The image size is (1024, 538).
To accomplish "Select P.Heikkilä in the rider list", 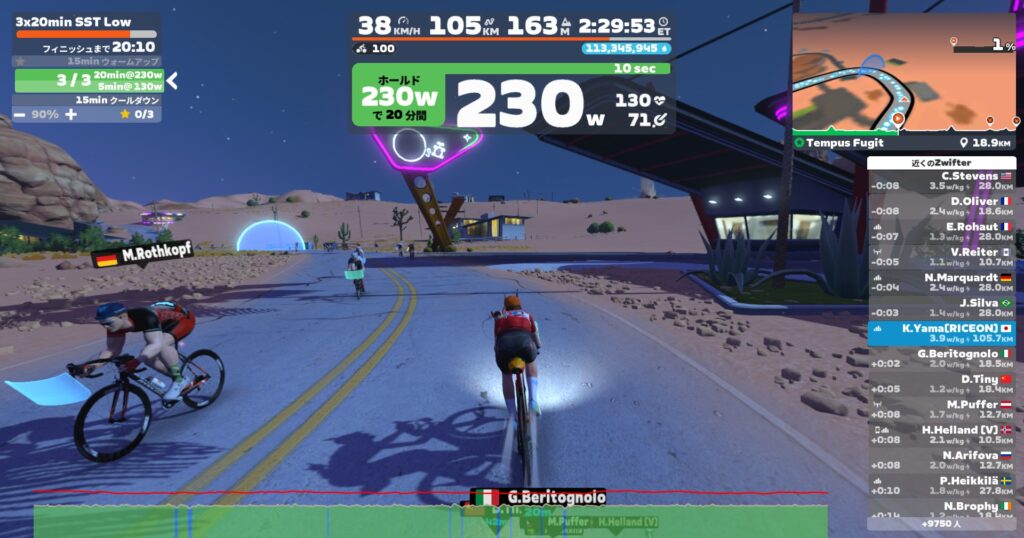I will pyautogui.click(x=941, y=485).
